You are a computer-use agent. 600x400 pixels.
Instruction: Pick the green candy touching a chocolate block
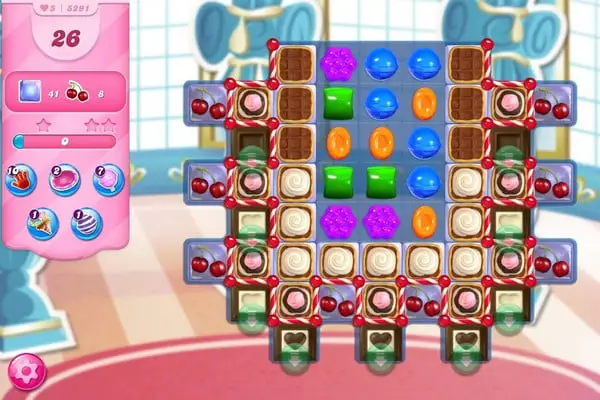pos(337,101)
